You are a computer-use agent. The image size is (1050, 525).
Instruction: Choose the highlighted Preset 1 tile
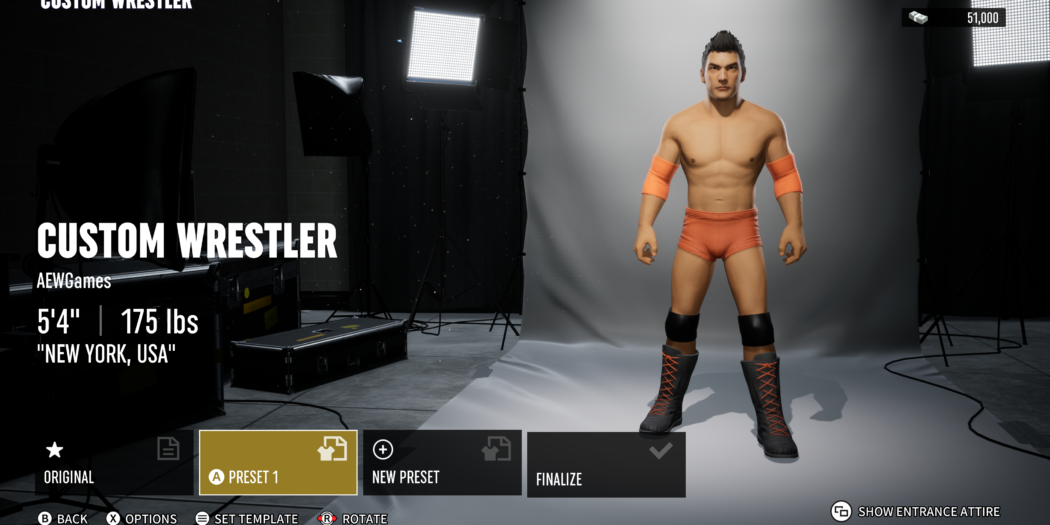[x=278, y=463]
